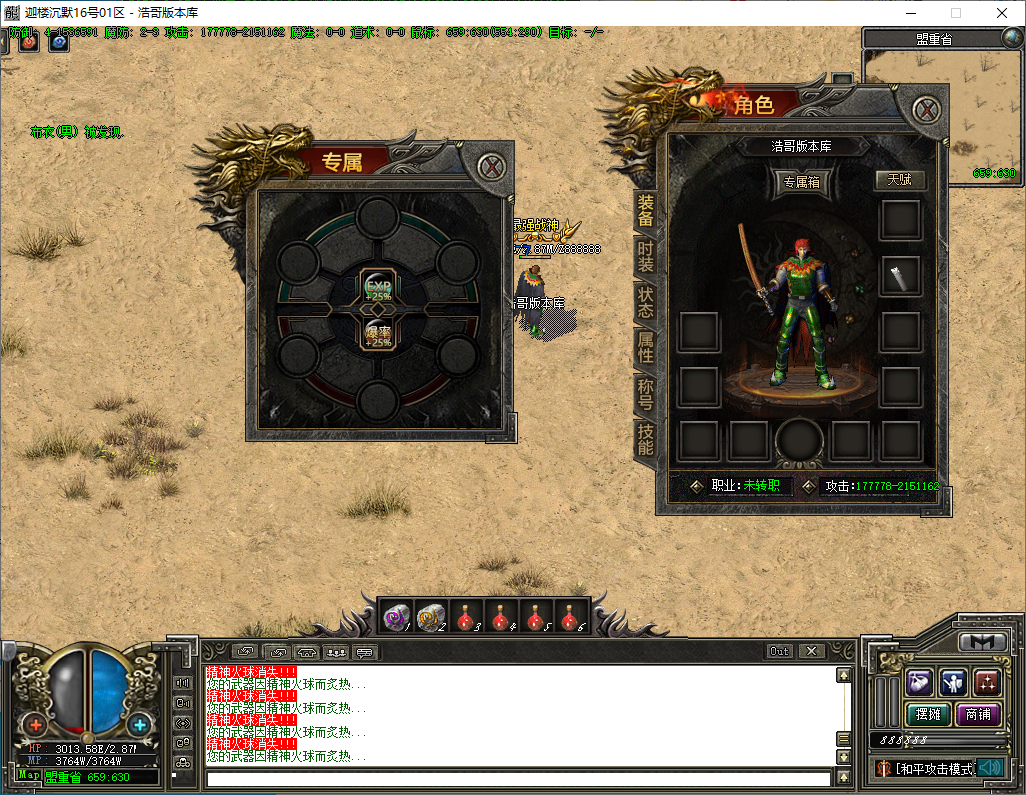Close the game window
The height and width of the screenshot is (795, 1026).
tap(1001, 13)
